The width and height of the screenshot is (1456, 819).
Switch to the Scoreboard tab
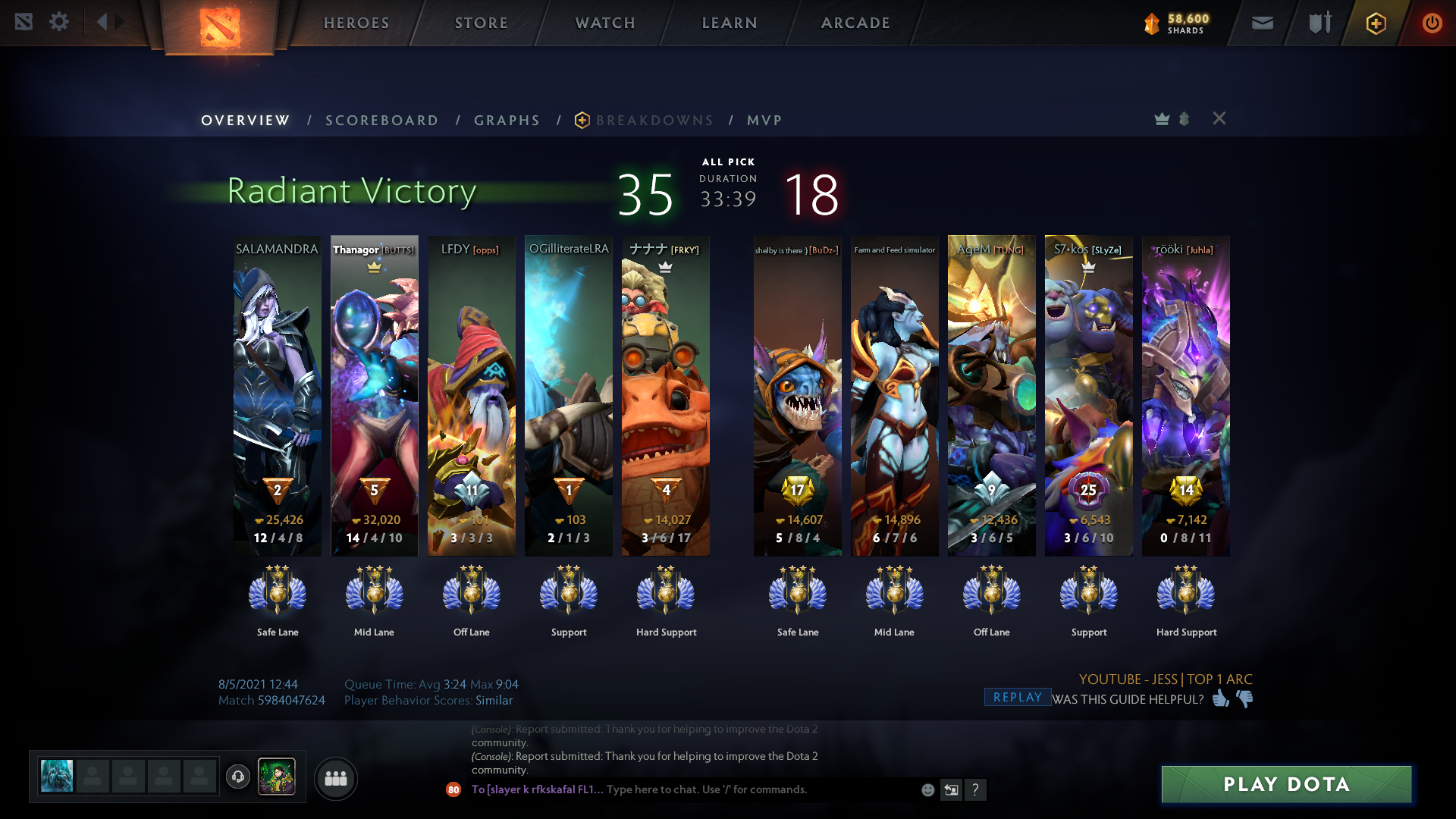(381, 121)
